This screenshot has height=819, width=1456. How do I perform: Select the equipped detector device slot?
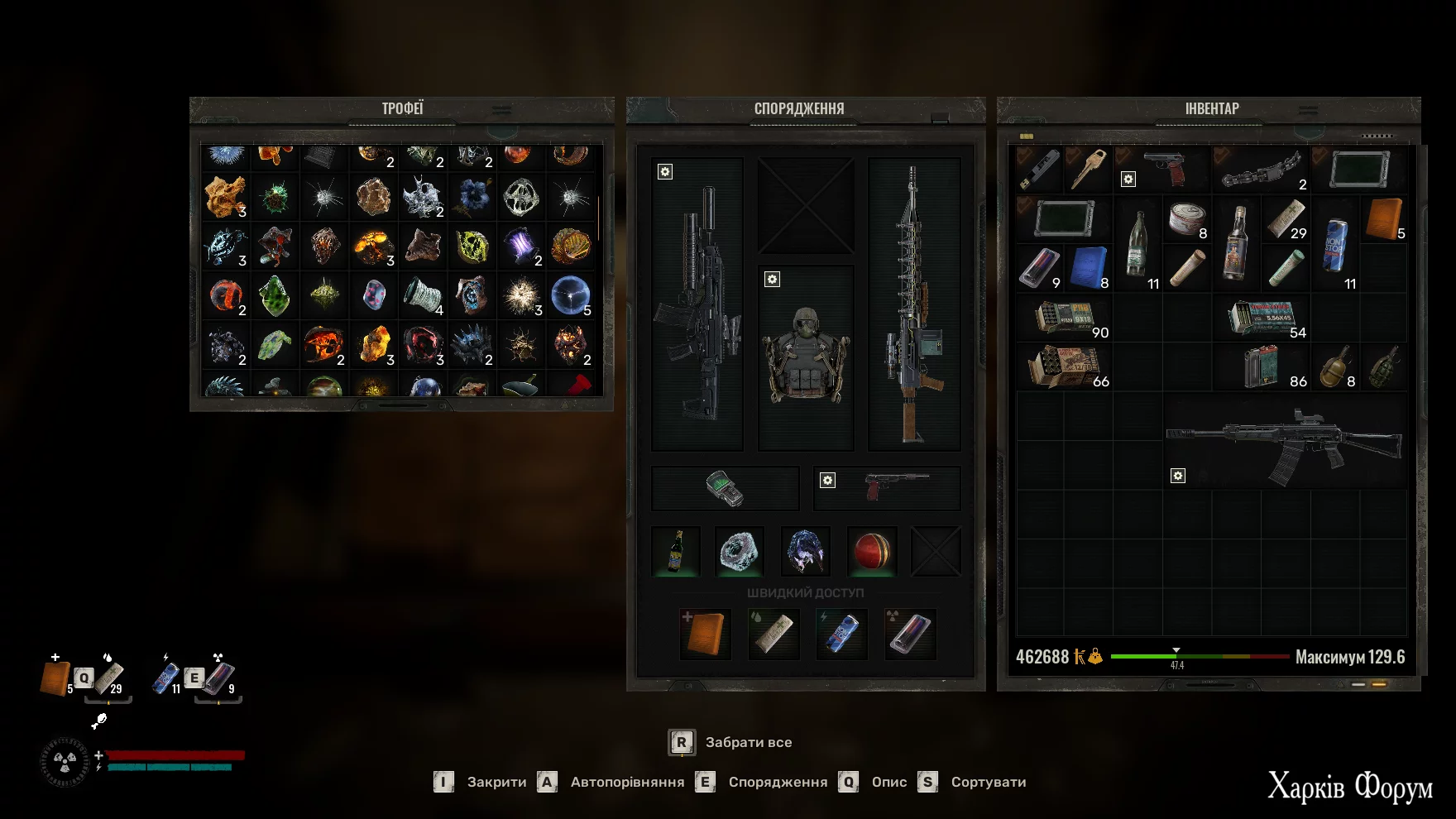click(x=725, y=488)
